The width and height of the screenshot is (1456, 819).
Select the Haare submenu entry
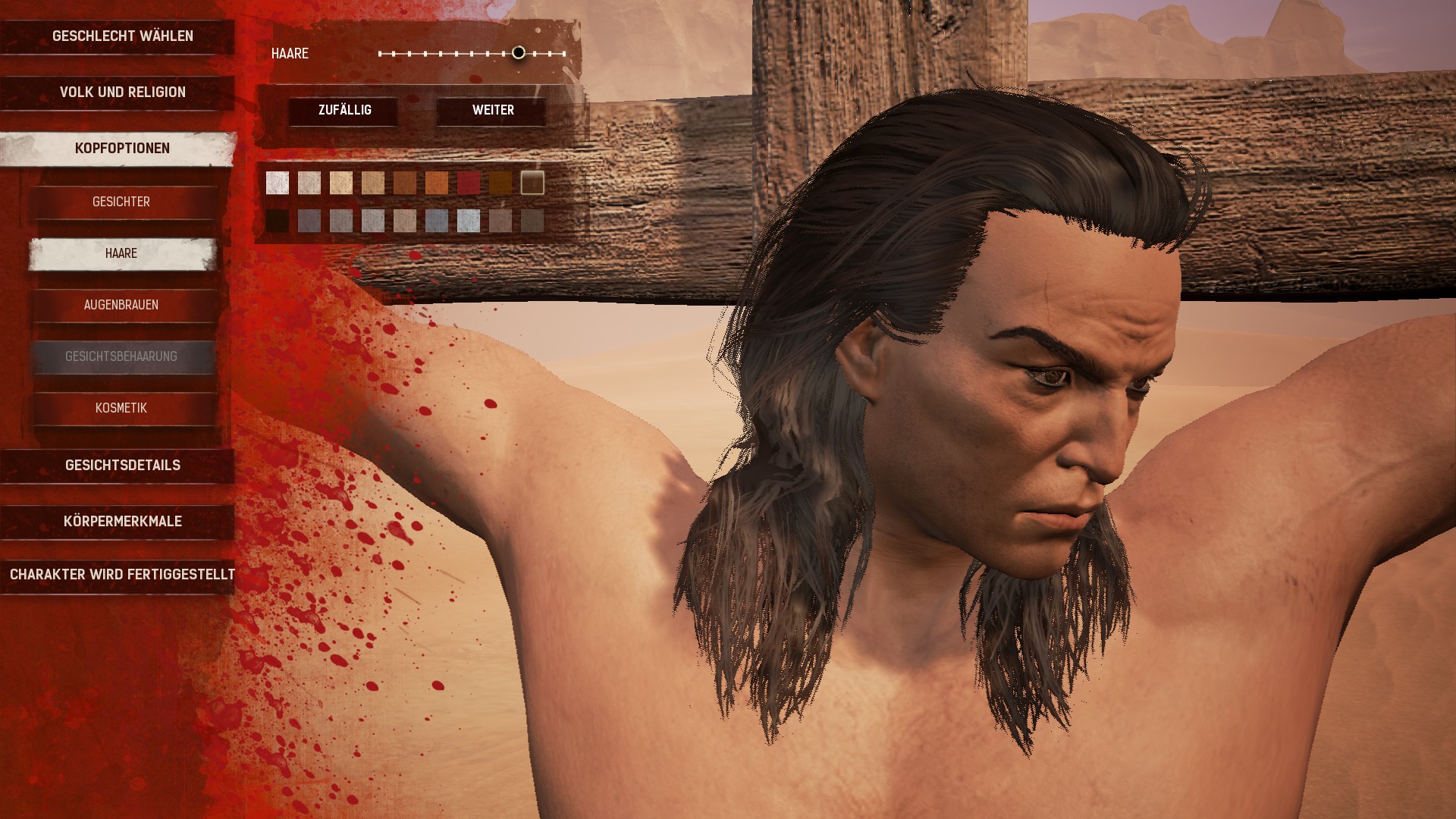[121, 253]
